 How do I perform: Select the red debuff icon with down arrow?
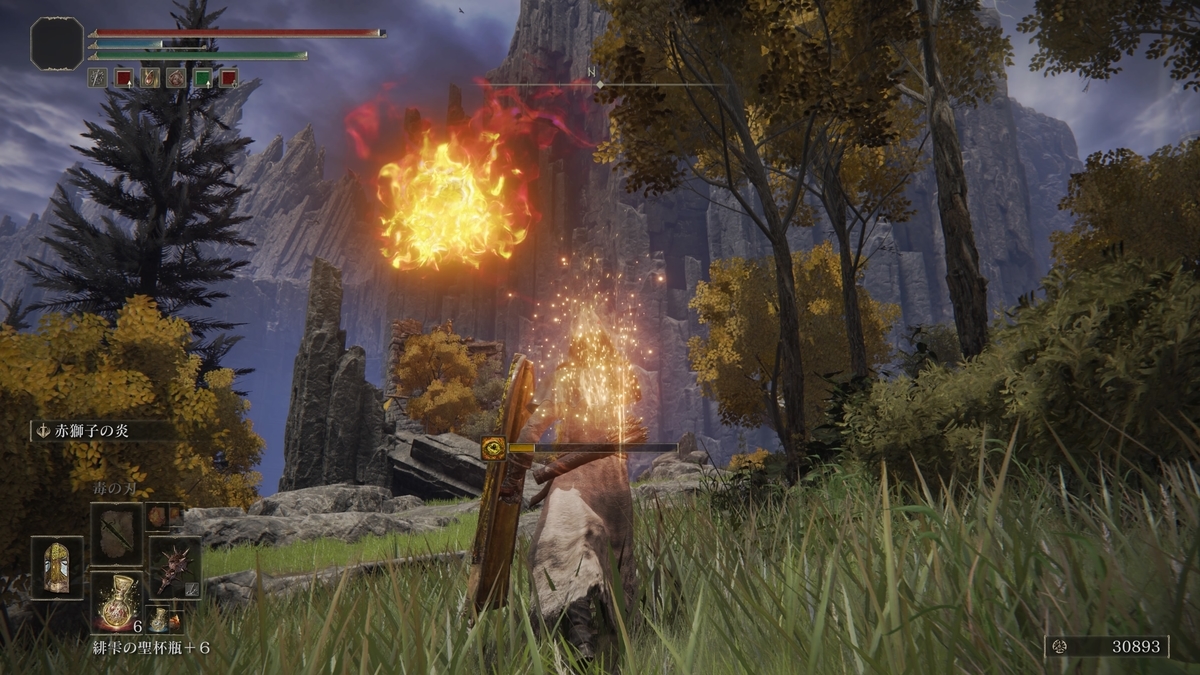point(229,78)
